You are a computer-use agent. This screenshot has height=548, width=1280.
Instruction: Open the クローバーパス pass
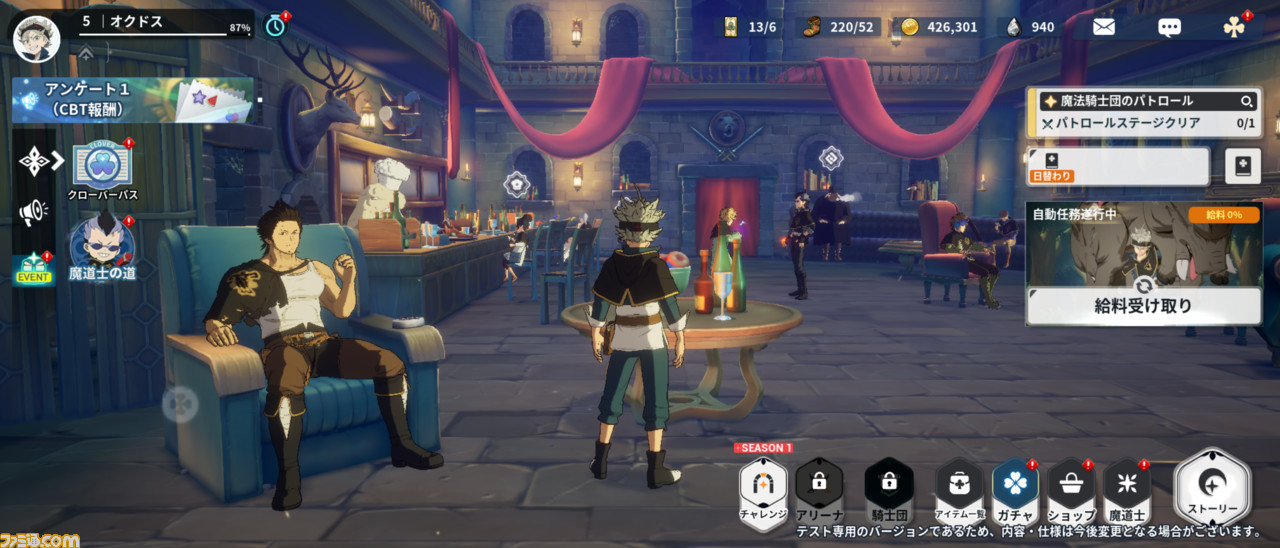click(102, 167)
